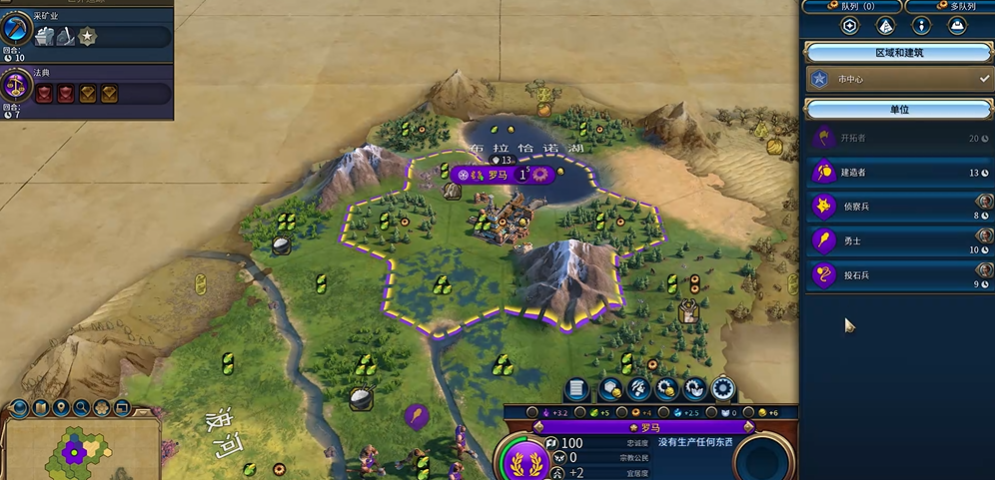Image resolution: width=995 pixels, height=480 pixels.
Task: Collapse the 单位 units section header
Action: (898, 108)
